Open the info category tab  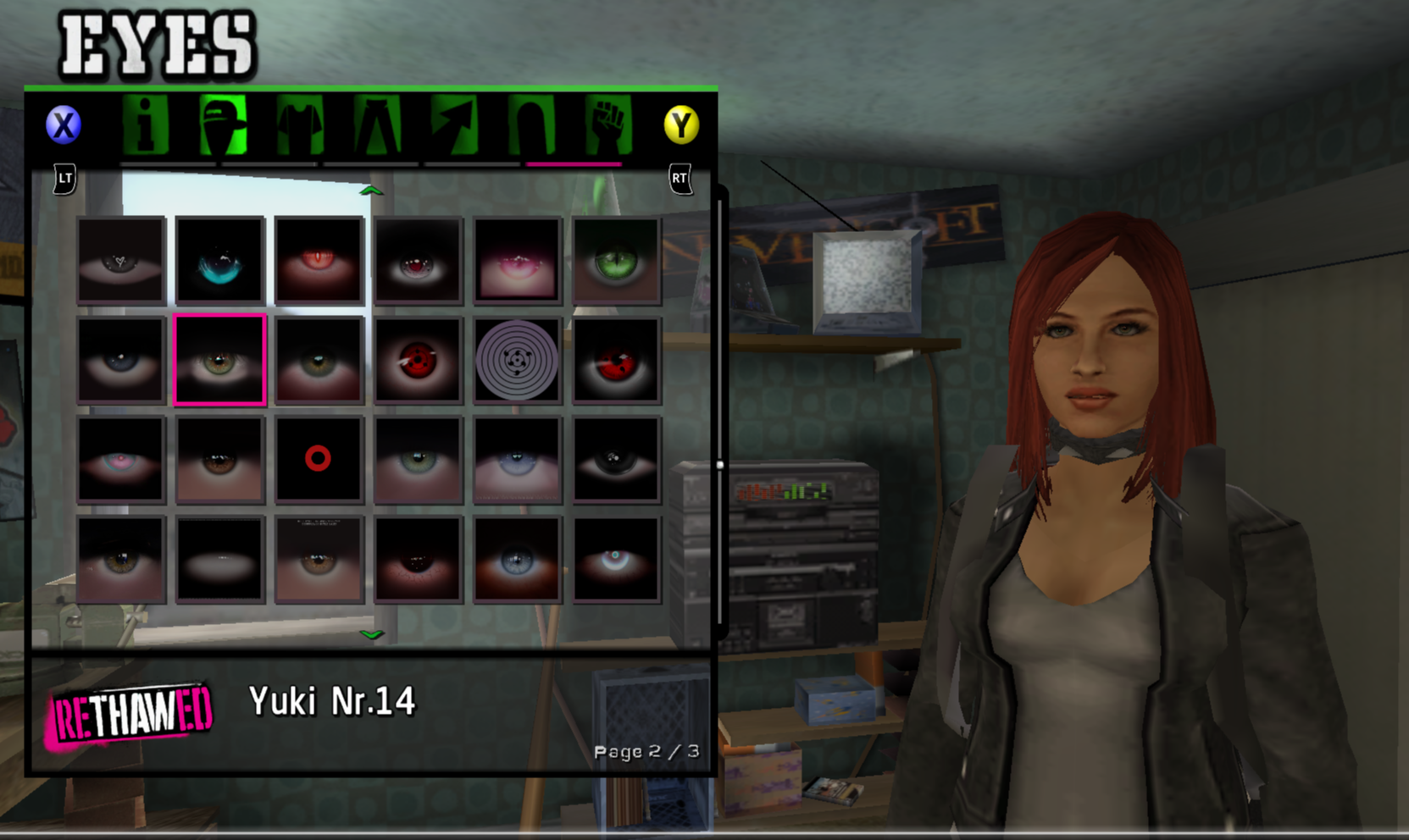point(146,125)
